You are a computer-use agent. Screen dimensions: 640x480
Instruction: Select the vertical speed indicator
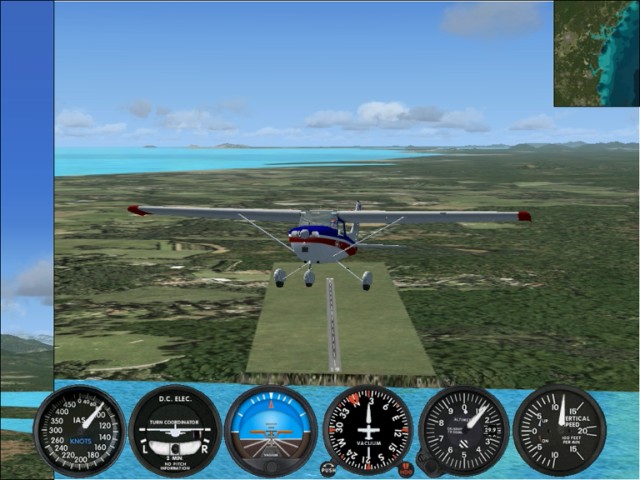click(x=559, y=430)
